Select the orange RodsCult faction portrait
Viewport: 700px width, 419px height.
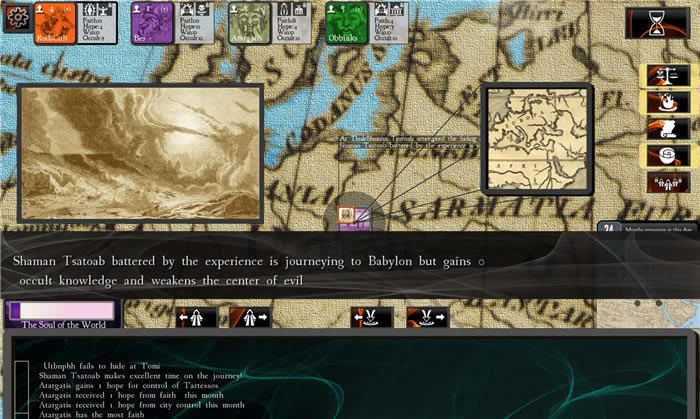pyautogui.click(x=51, y=23)
